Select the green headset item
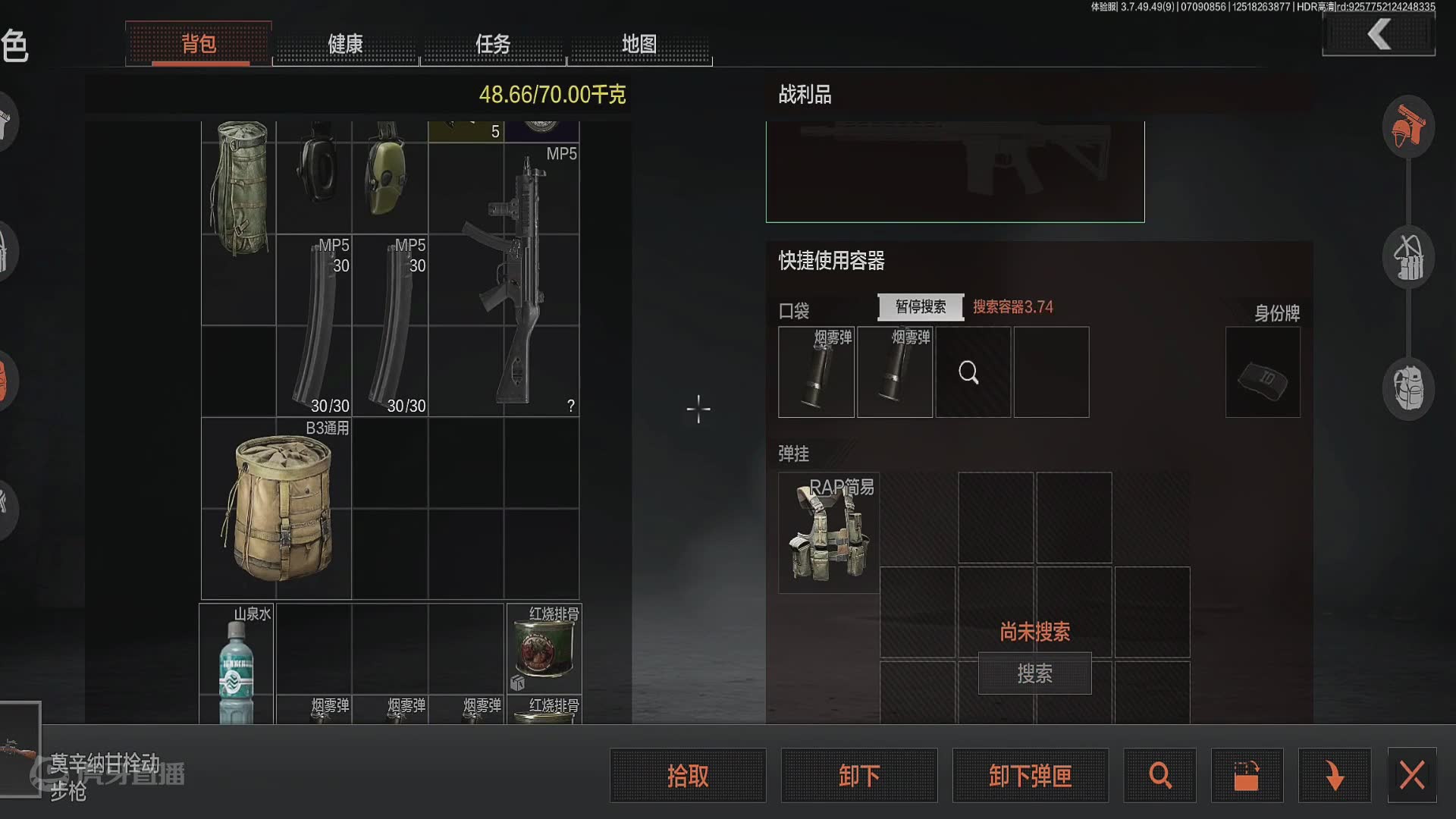 (388, 176)
